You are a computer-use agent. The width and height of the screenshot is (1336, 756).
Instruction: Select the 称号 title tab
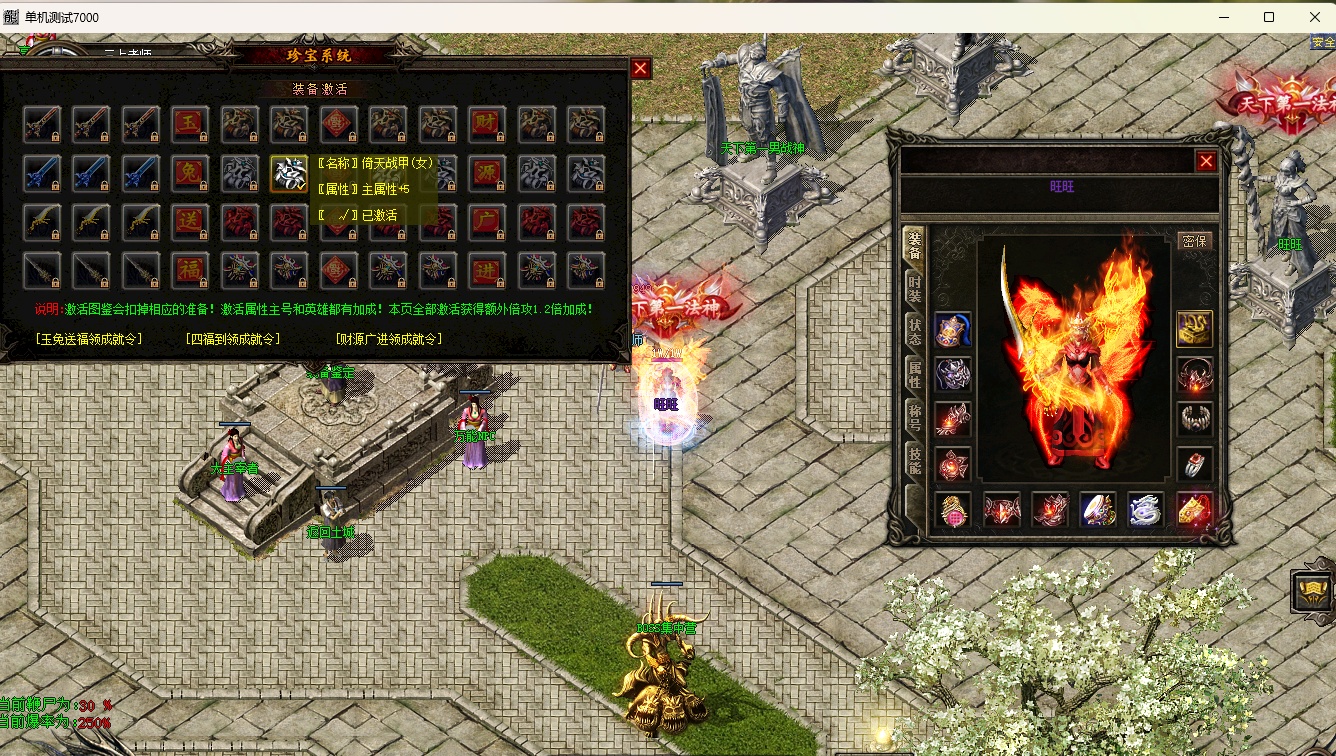[914, 418]
